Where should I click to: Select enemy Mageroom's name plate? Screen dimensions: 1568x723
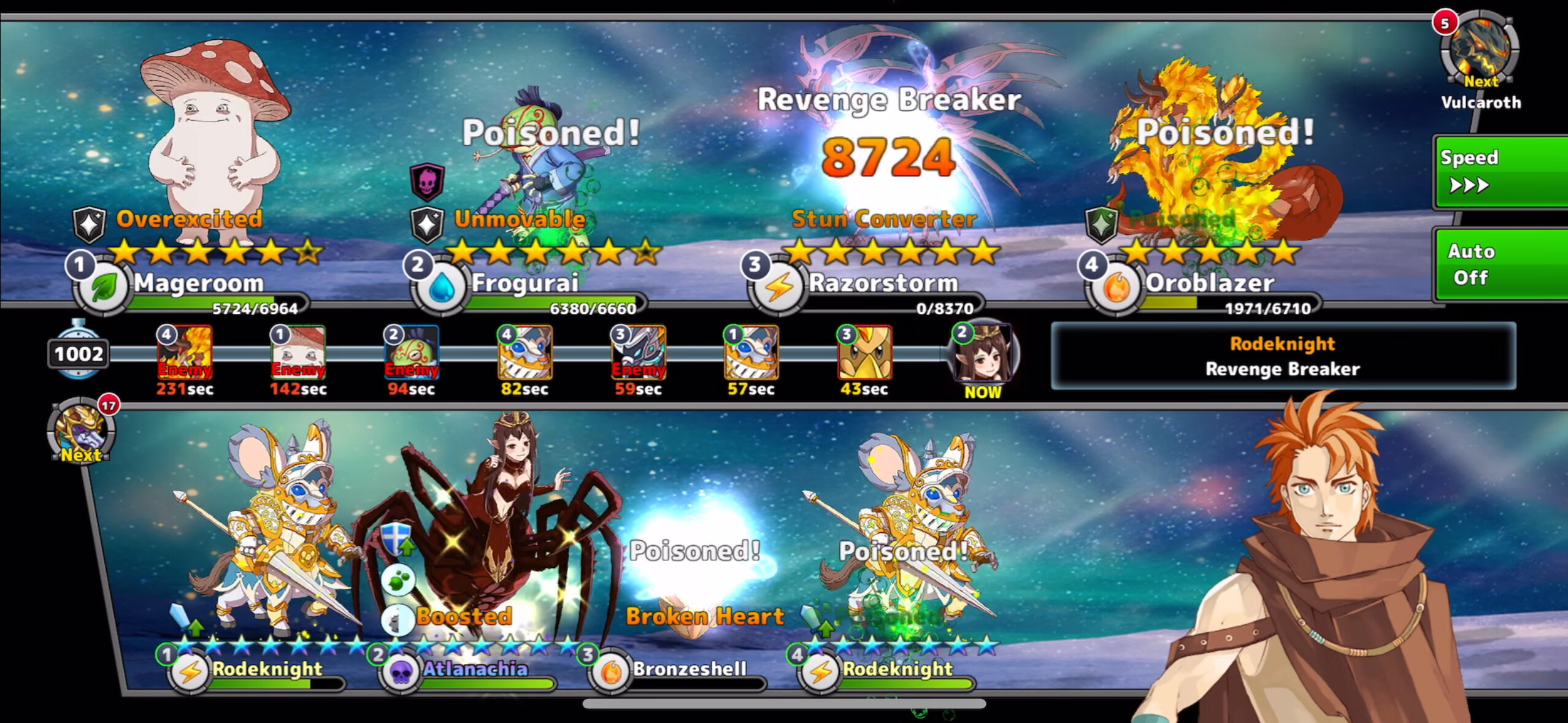tap(198, 284)
